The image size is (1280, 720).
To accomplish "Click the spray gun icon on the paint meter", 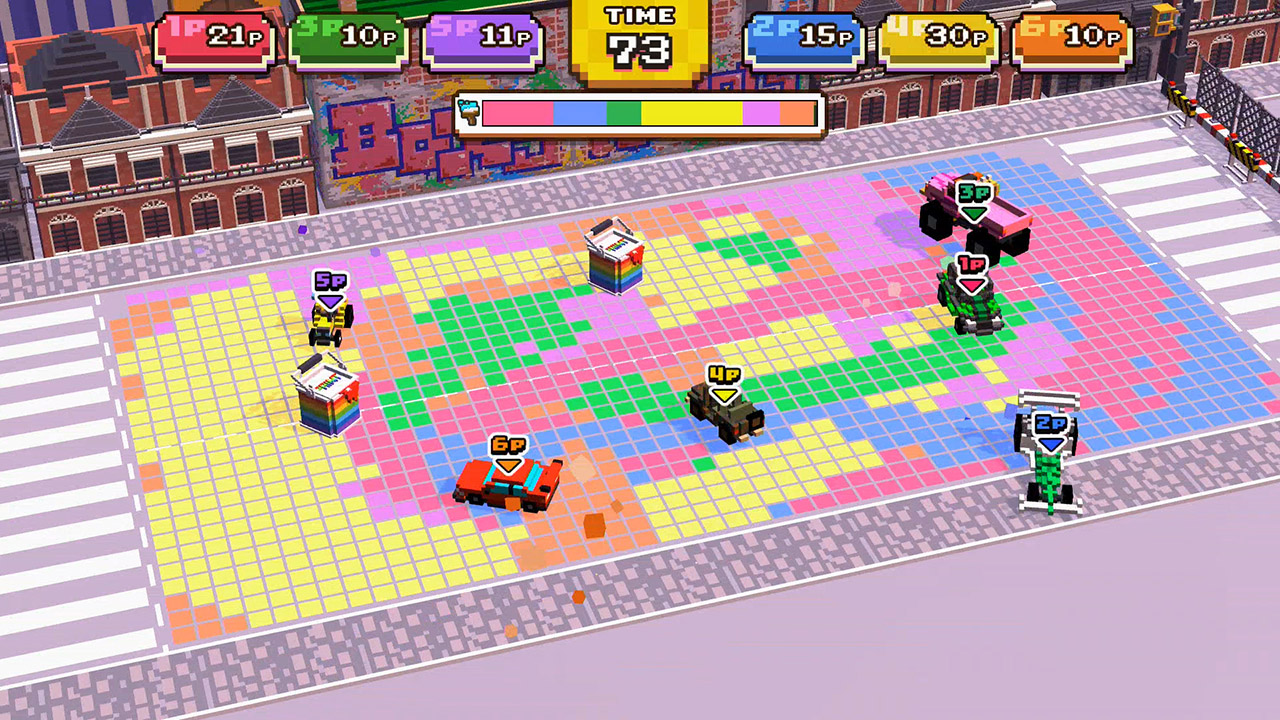I will click(470, 113).
